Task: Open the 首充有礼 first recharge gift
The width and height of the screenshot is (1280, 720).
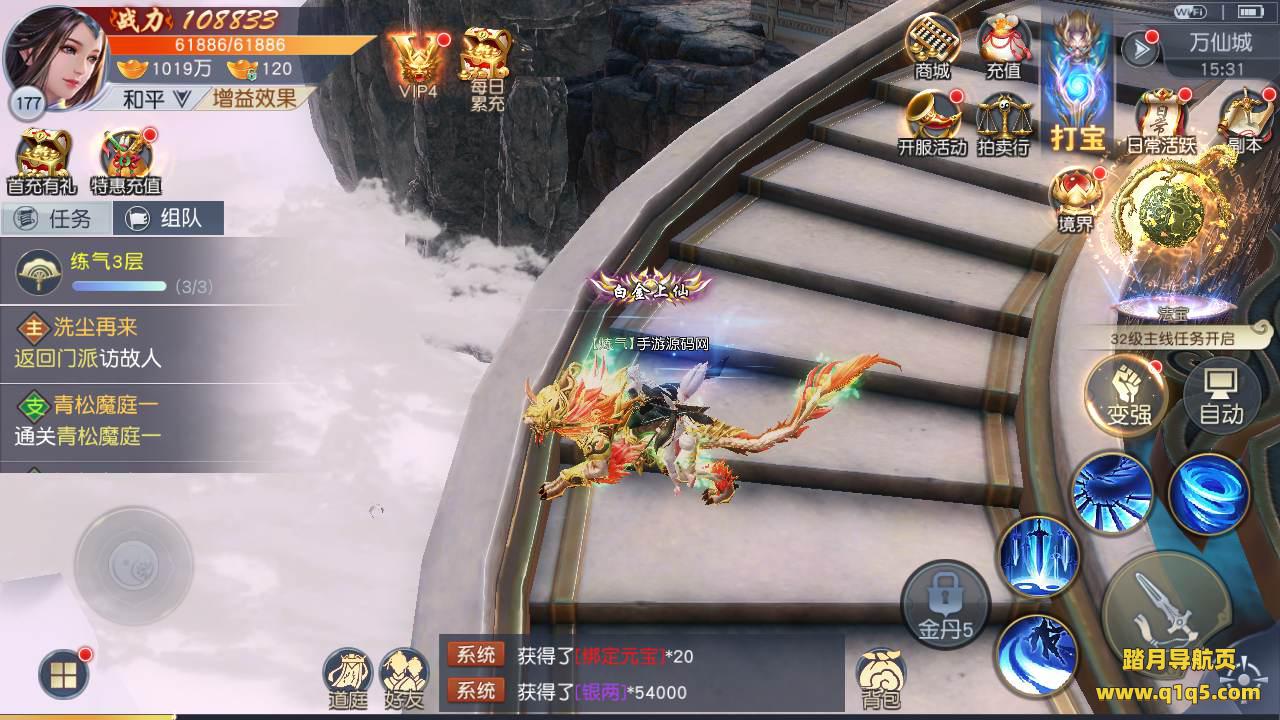Action: (x=41, y=158)
